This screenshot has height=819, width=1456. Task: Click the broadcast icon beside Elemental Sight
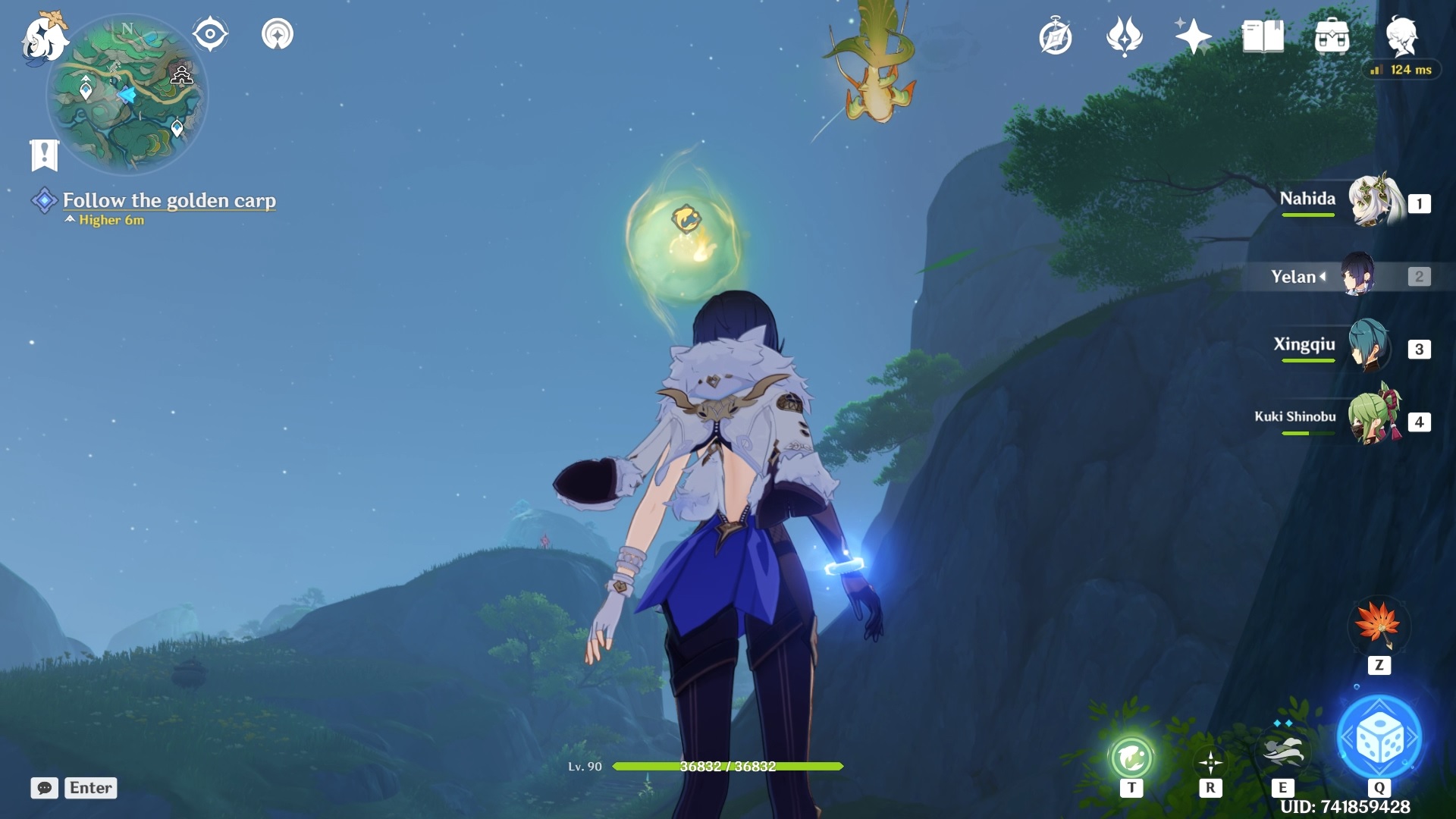pyautogui.click(x=277, y=33)
